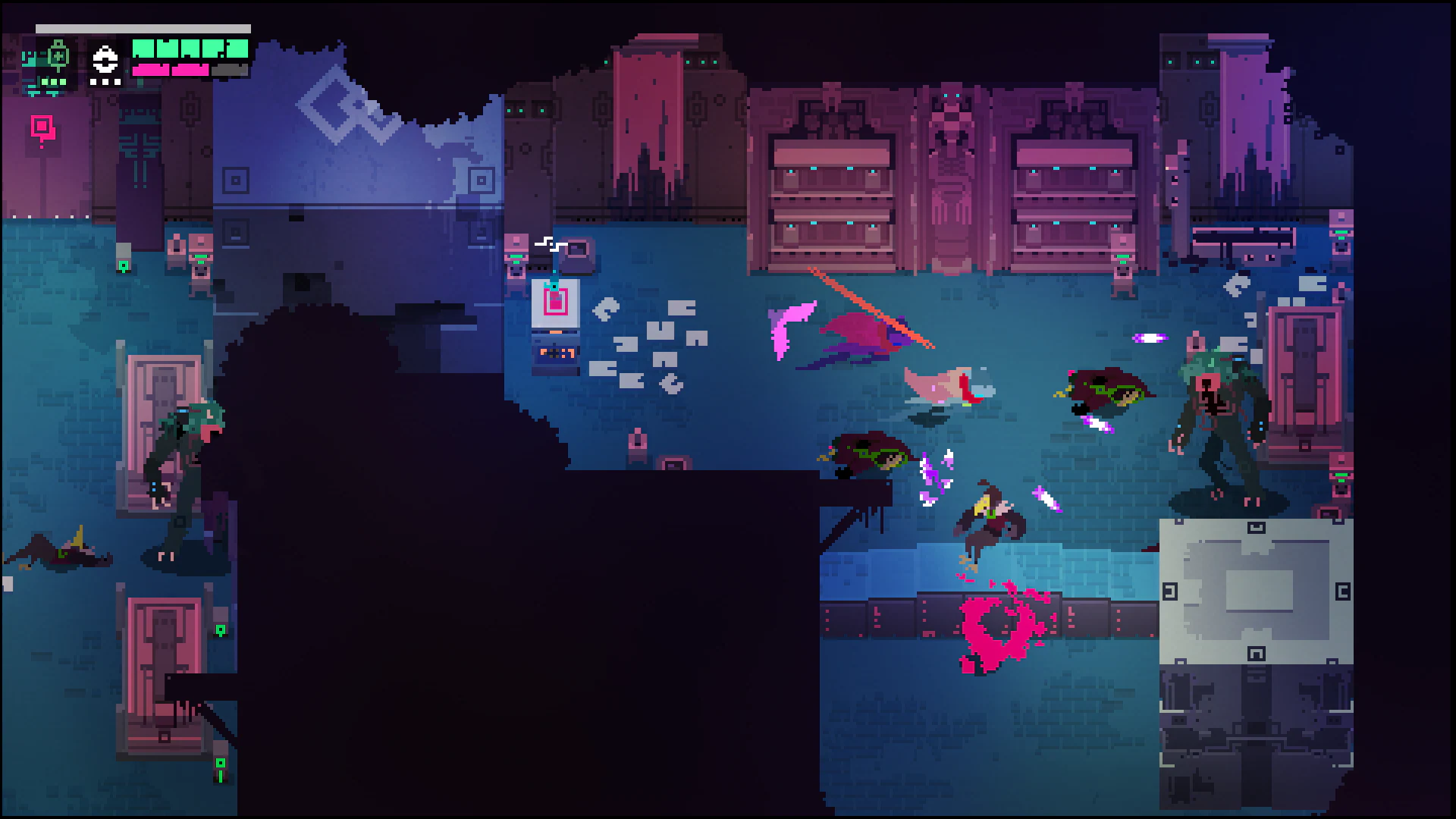Toggle the greyed-out third pink energy cell
Image resolution: width=1456 pixels, height=819 pixels.
(230, 70)
